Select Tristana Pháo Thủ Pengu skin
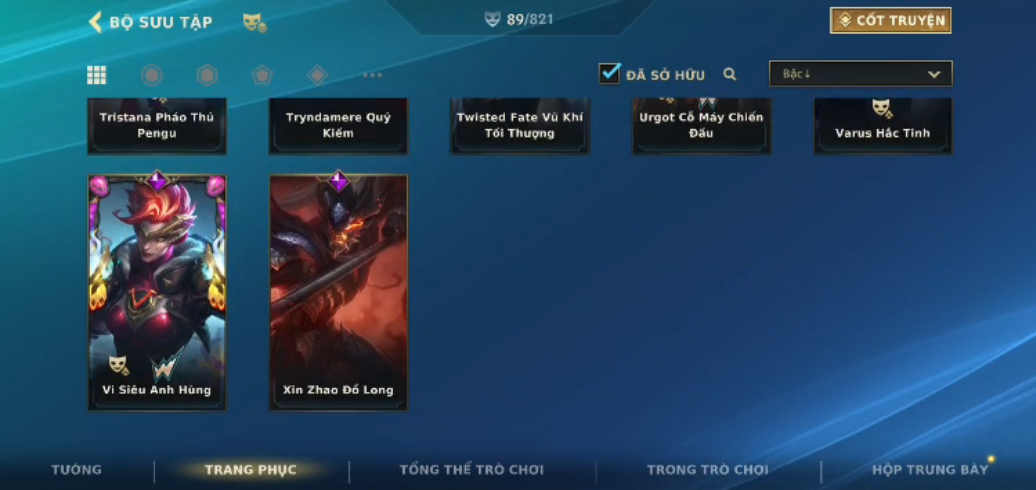This screenshot has height=490, width=1036. [157, 125]
